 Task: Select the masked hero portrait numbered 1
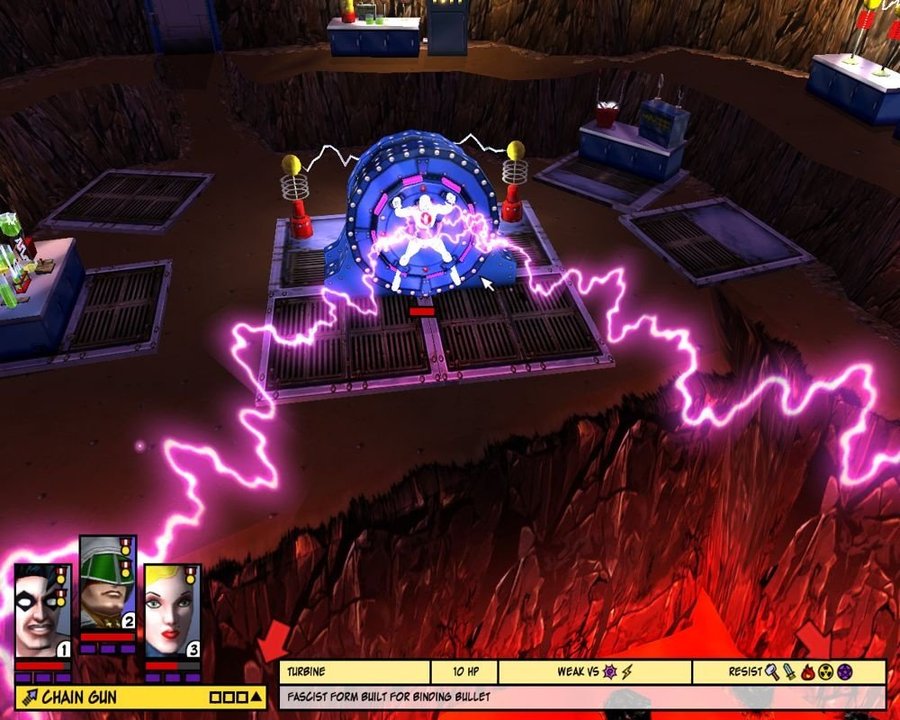(42, 611)
